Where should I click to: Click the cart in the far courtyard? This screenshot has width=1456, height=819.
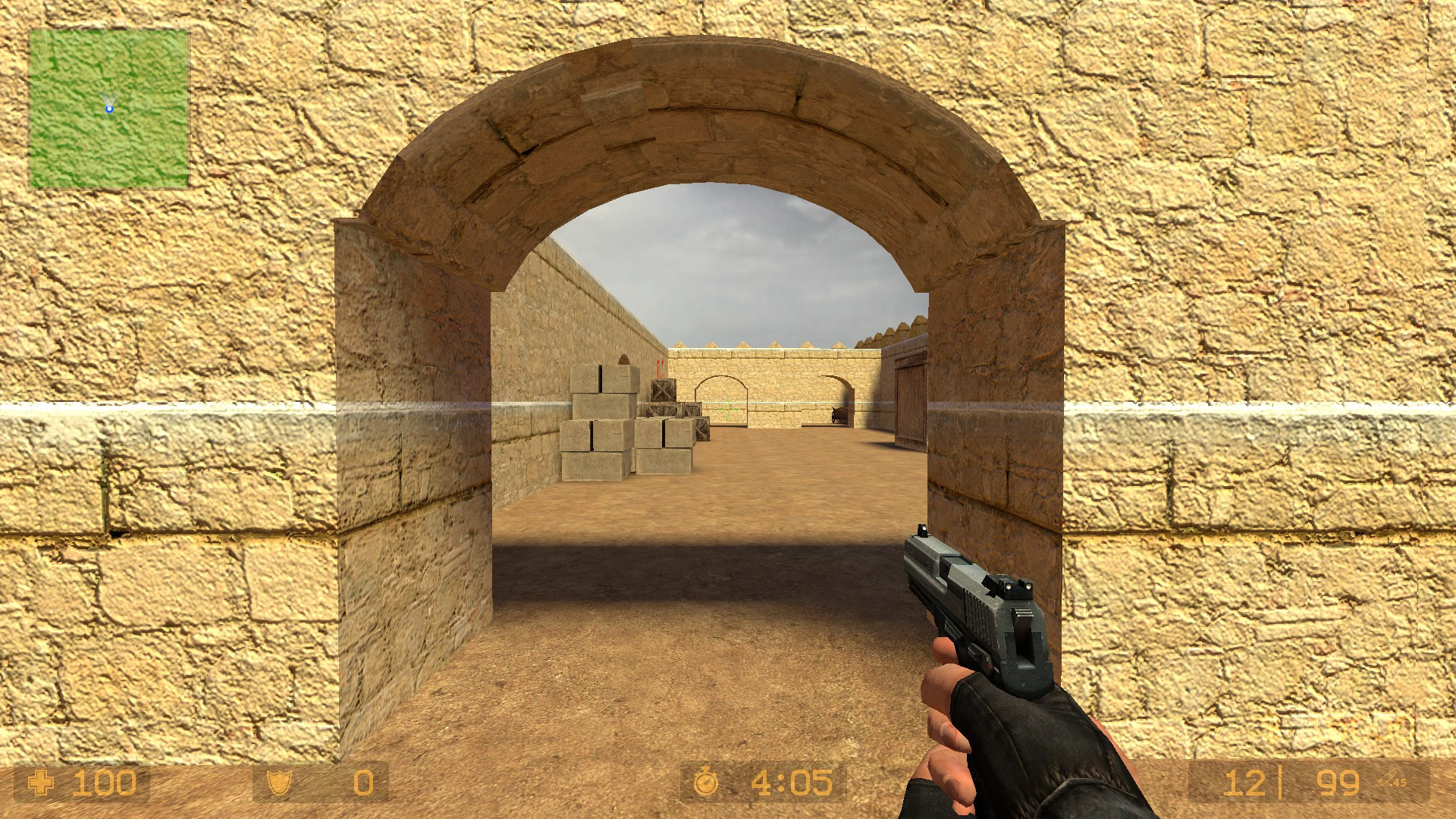coord(838,416)
